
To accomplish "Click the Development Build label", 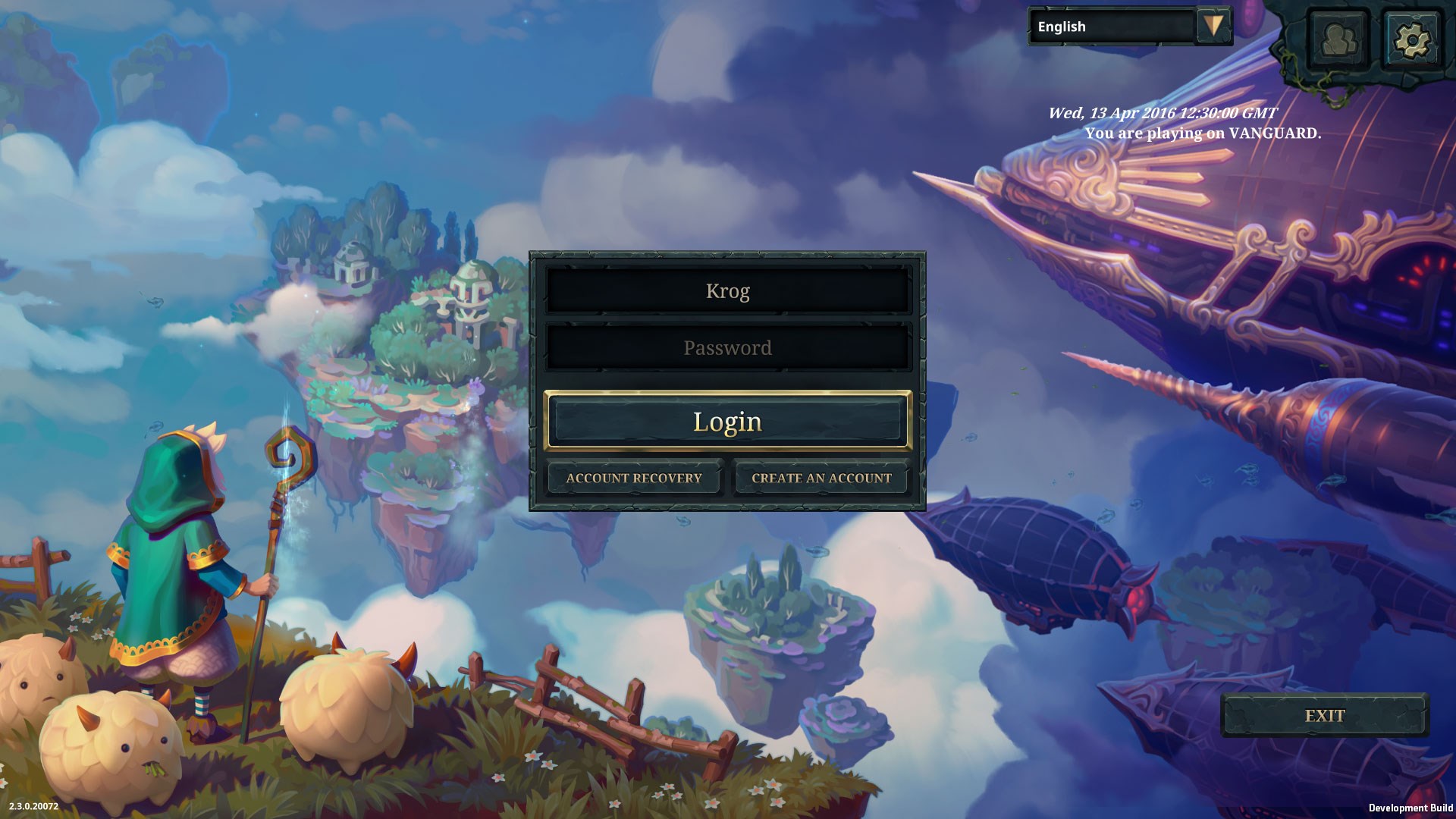I will (x=1410, y=807).
